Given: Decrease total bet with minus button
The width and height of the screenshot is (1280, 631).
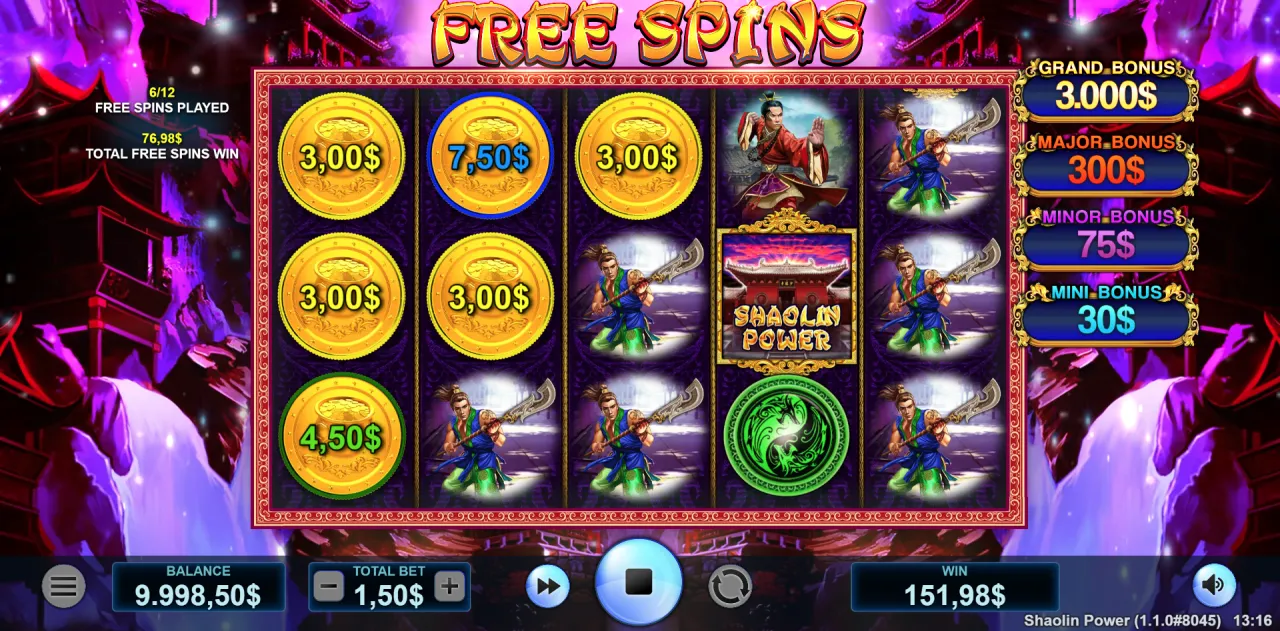Looking at the screenshot, I should pos(328,587).
